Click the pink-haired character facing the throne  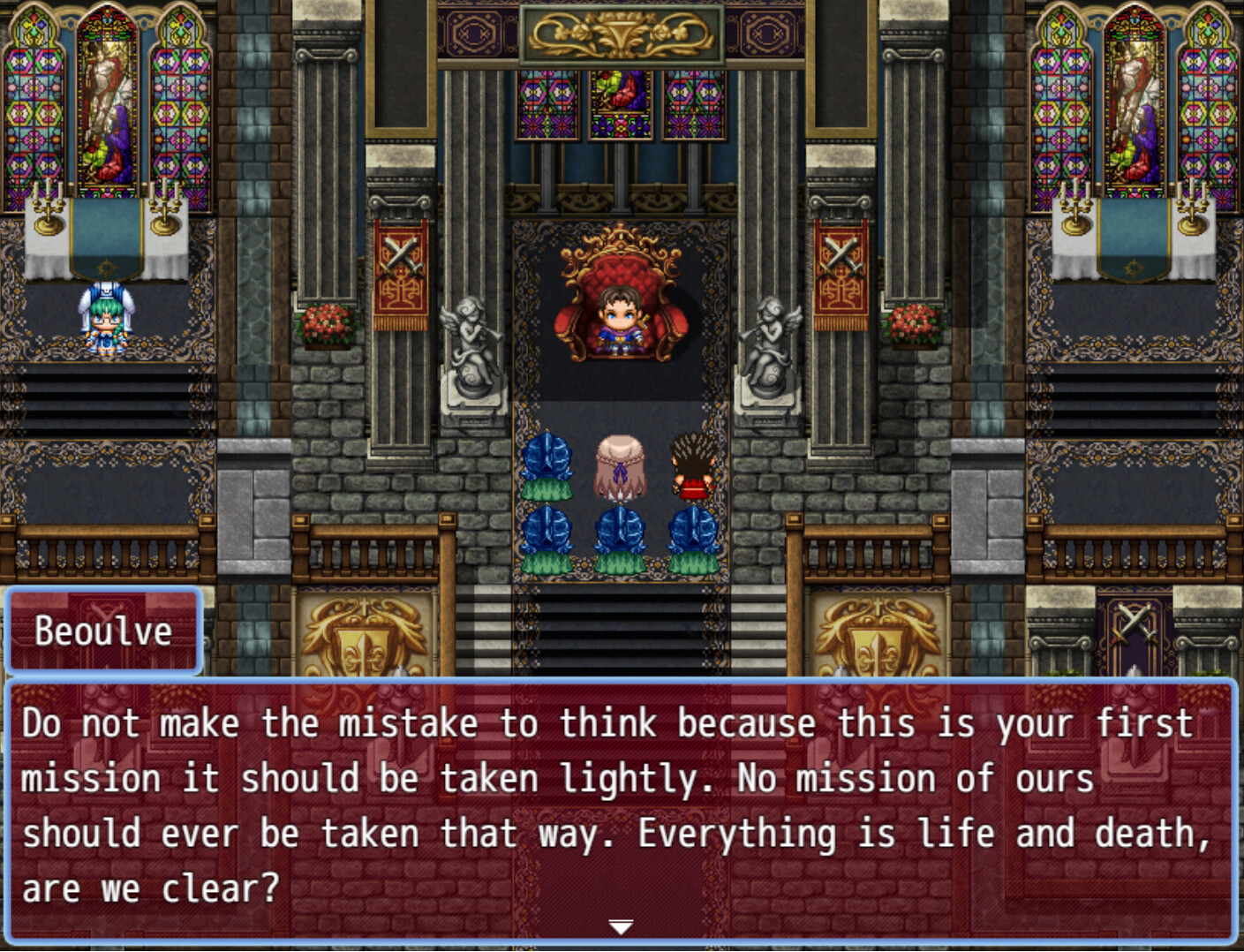(x=621, y=464)
